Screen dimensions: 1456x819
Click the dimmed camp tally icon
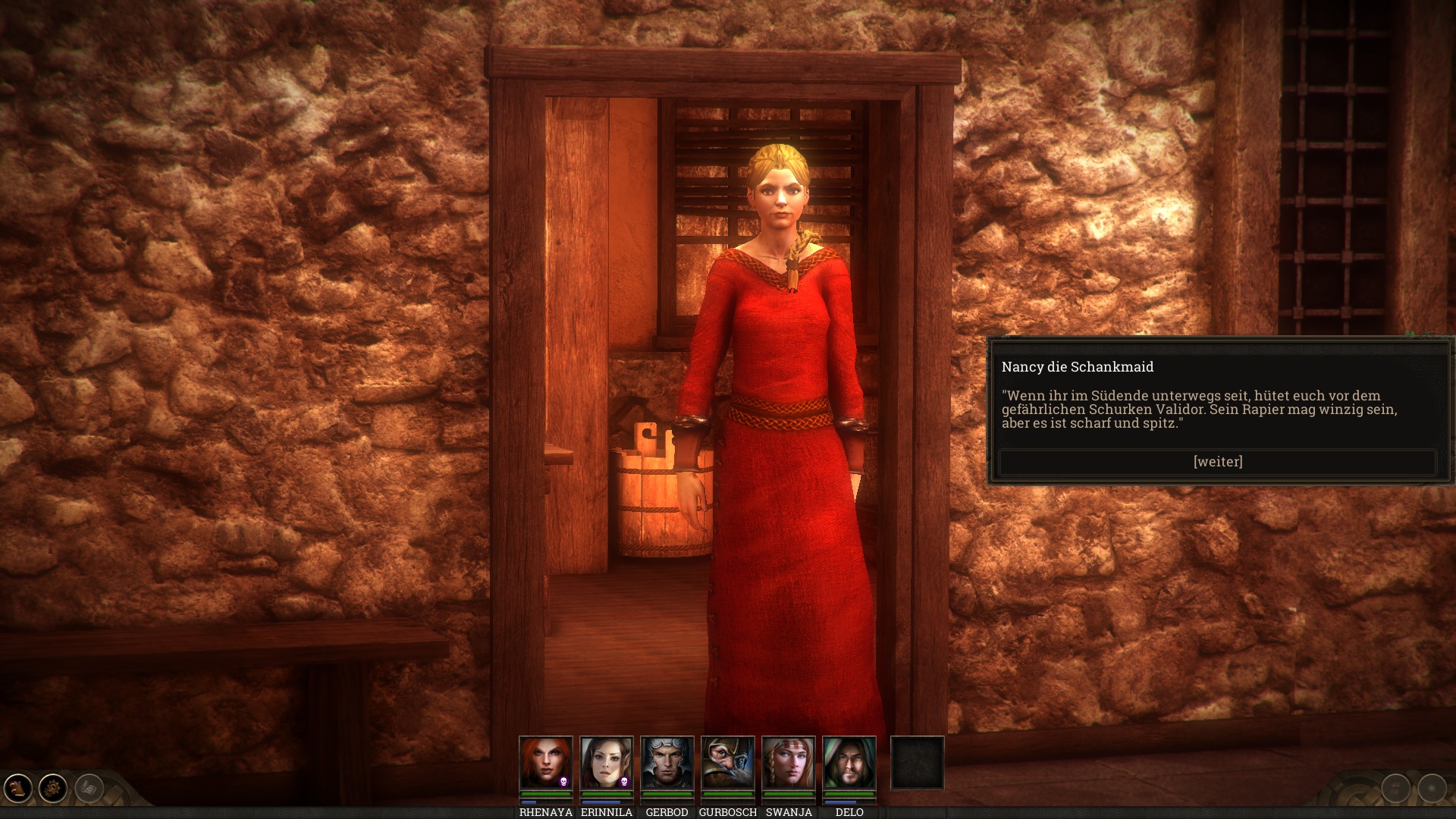pos(1396,789)
